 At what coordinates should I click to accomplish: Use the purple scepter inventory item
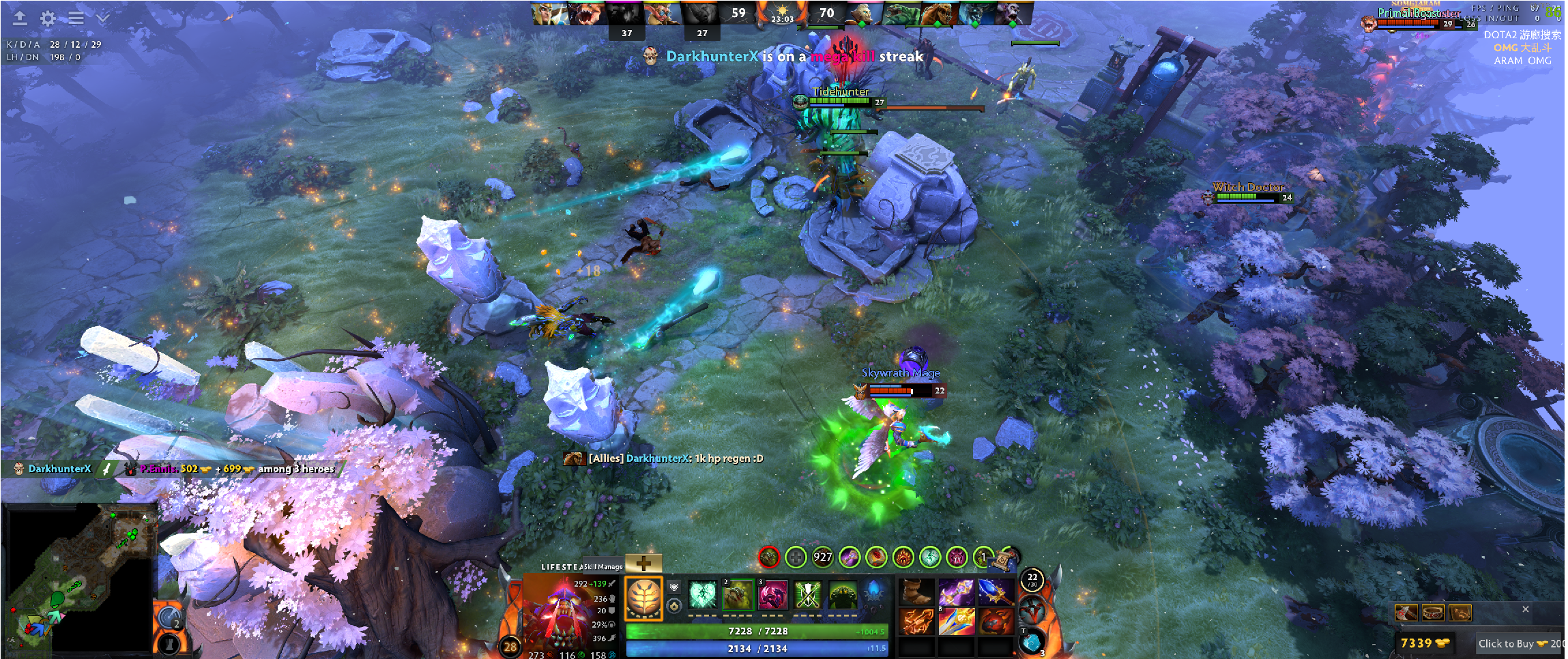[x=955, y=592]
